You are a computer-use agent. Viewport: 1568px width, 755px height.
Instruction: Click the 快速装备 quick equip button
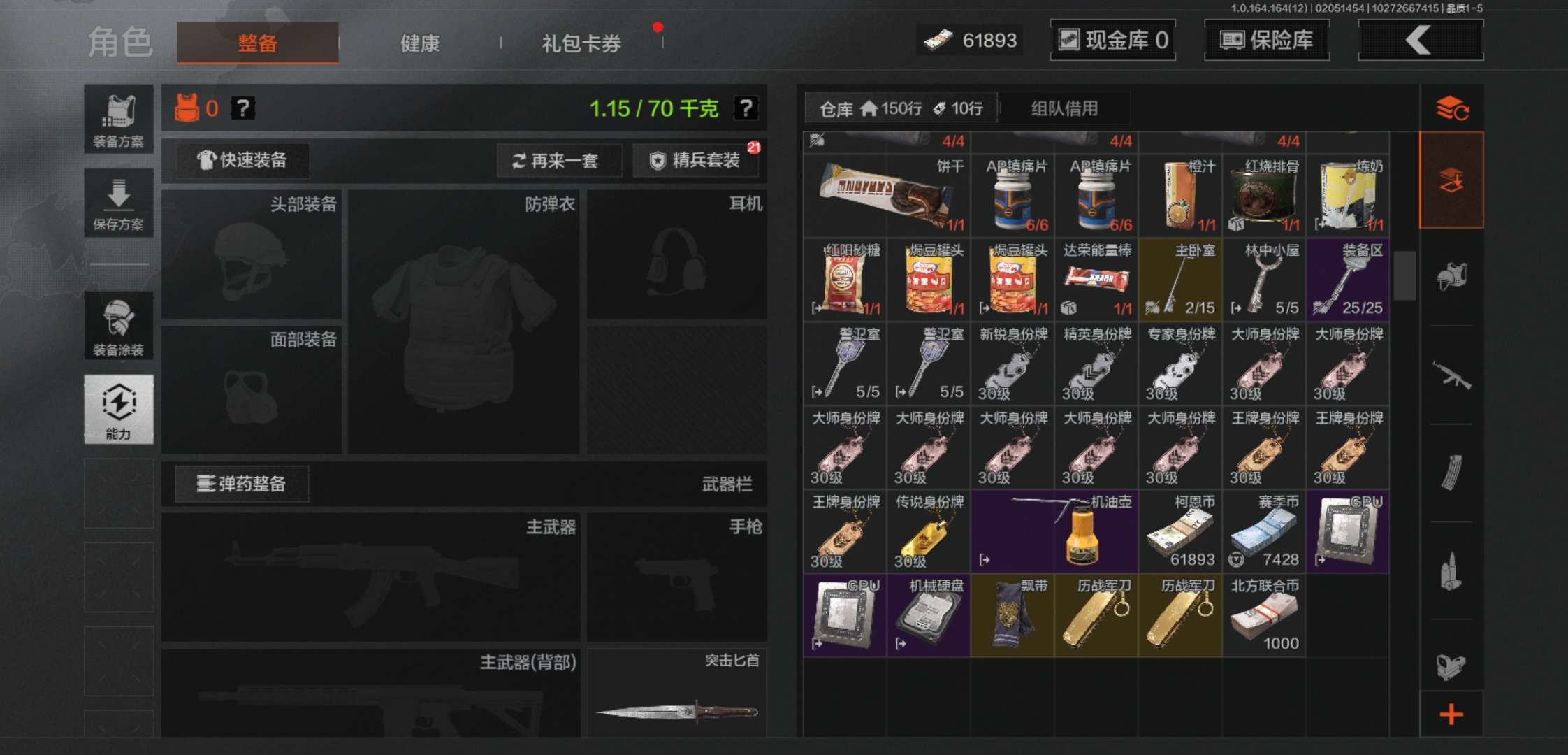[241, 161]
